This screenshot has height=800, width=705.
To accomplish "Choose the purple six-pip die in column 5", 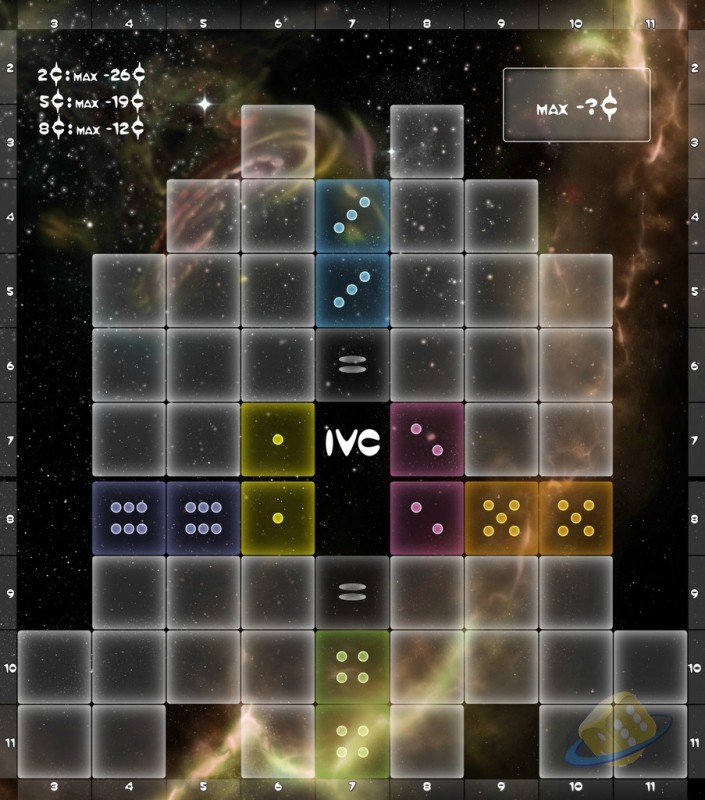I will coord(203,517).
